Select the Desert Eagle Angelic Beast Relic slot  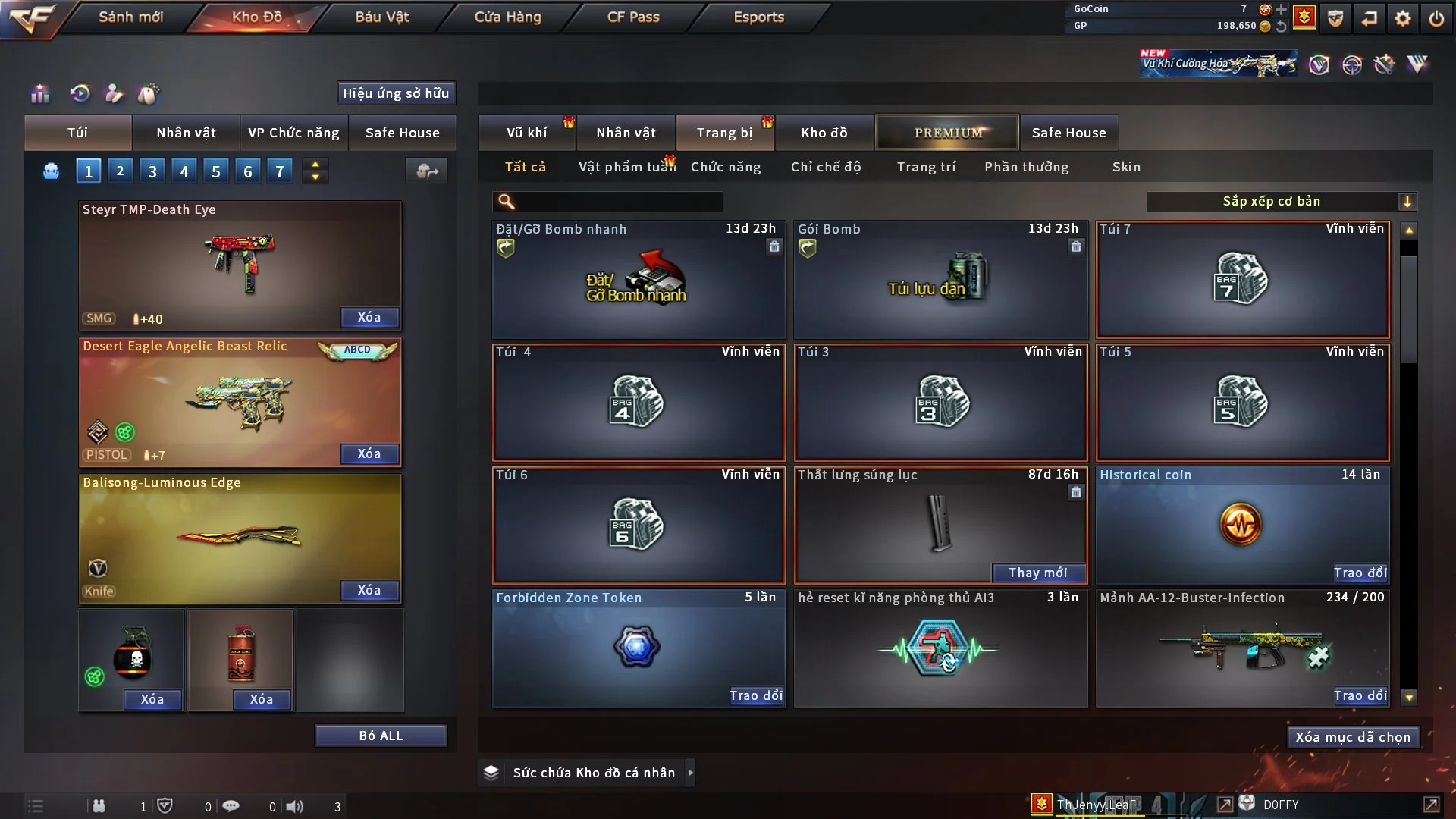(x=240, y=402)
